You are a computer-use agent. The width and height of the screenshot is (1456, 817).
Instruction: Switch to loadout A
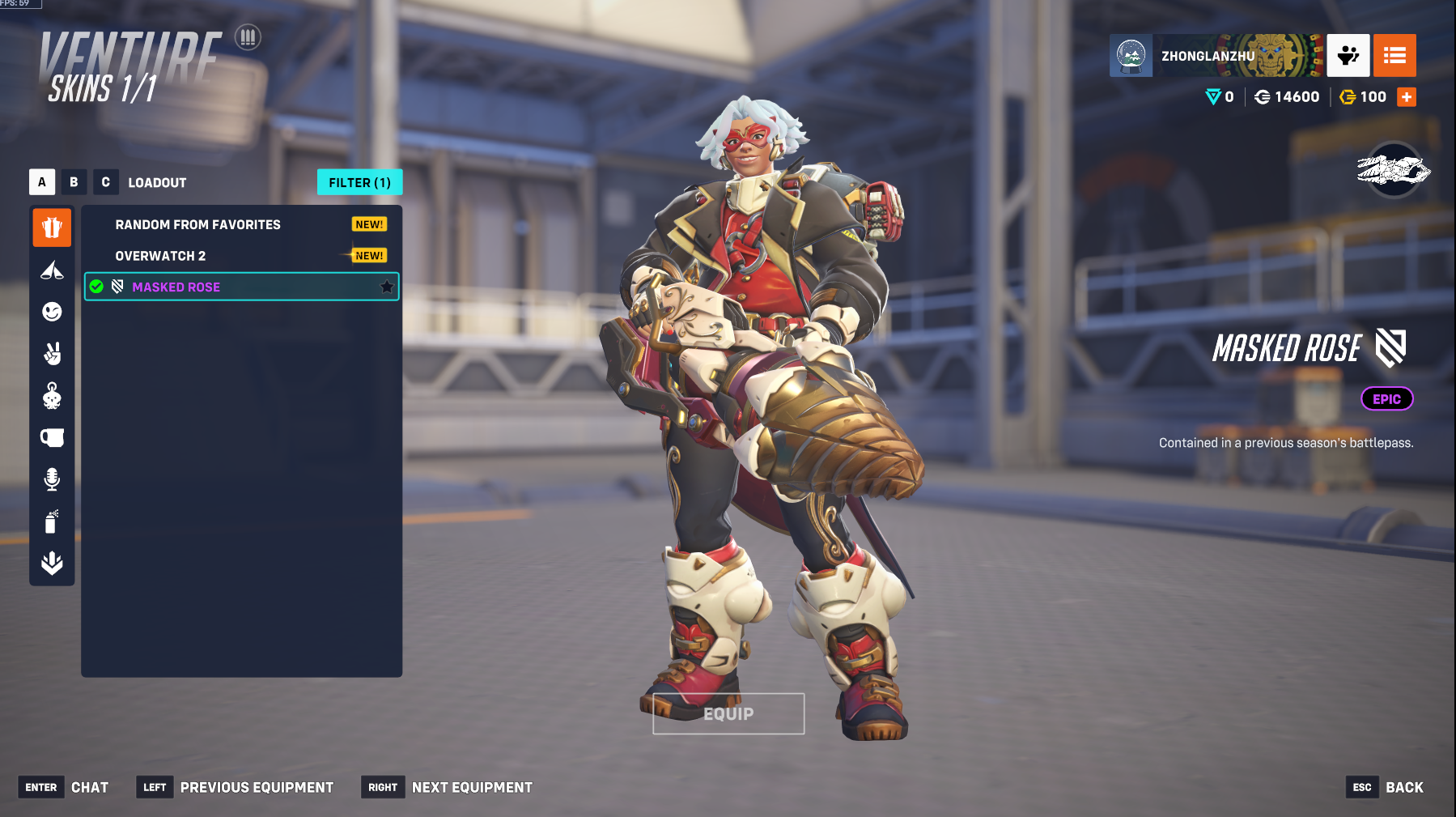tap(42, 182)
